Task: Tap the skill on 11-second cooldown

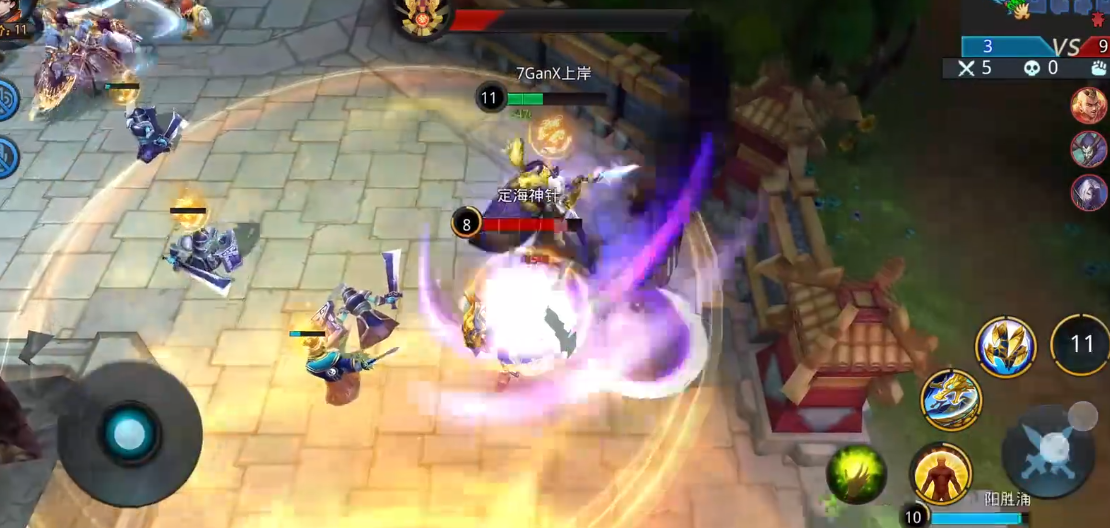Action: pyautogui.click(x=1081, y=345)
